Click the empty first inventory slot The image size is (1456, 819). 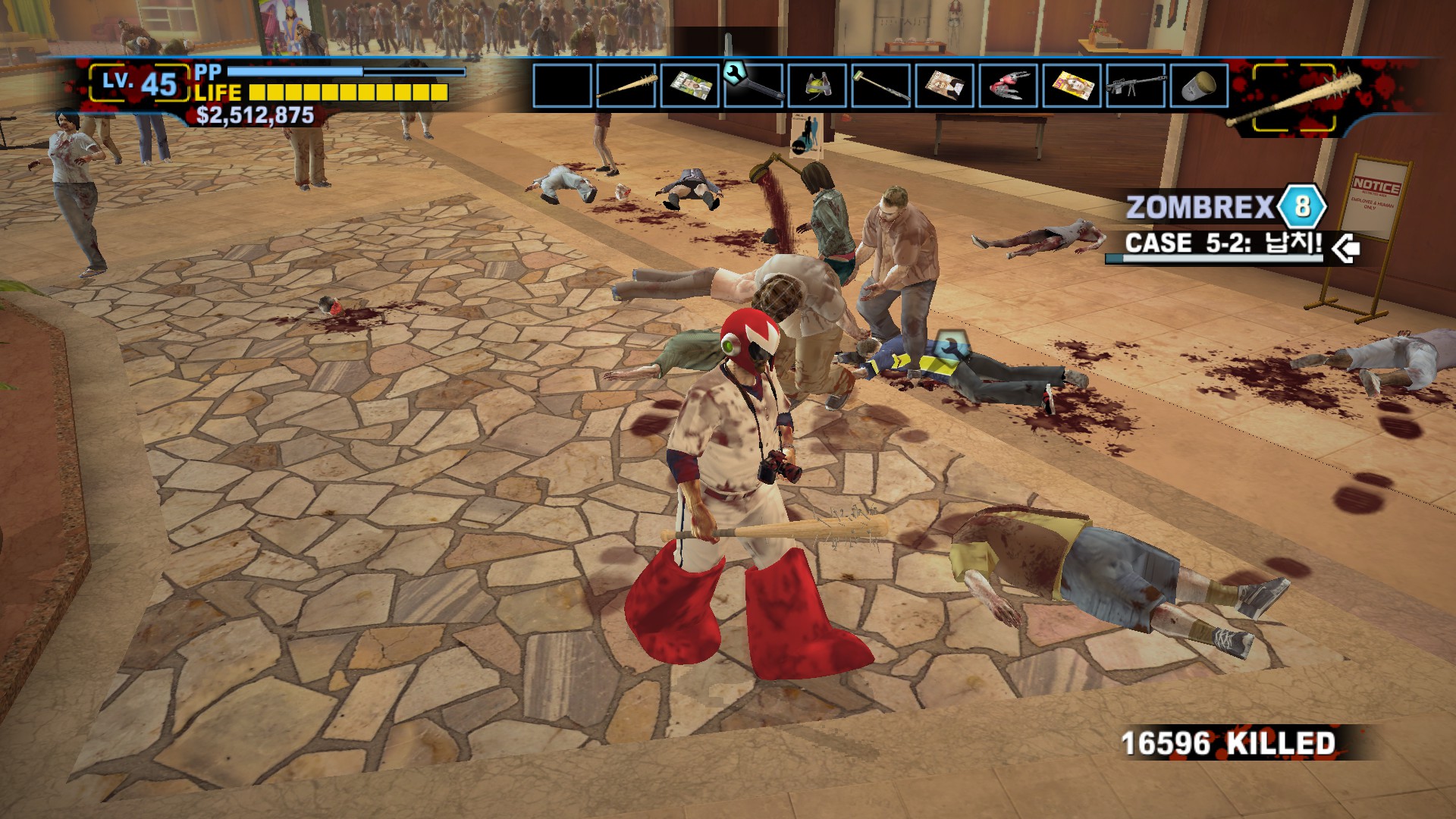coord(563,86)
